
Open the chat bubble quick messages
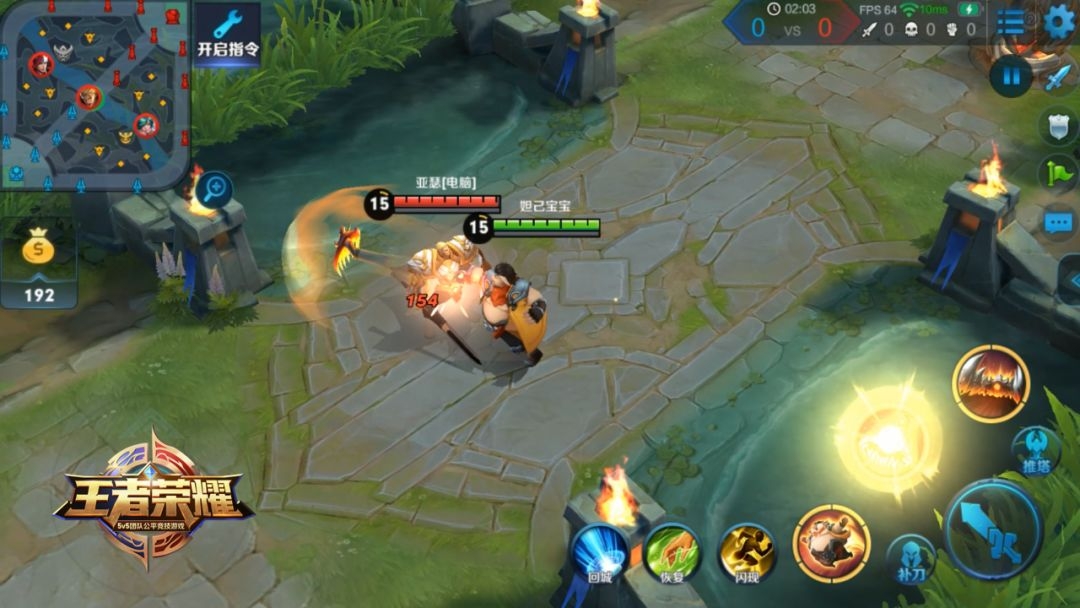[x=1058, y=222]
